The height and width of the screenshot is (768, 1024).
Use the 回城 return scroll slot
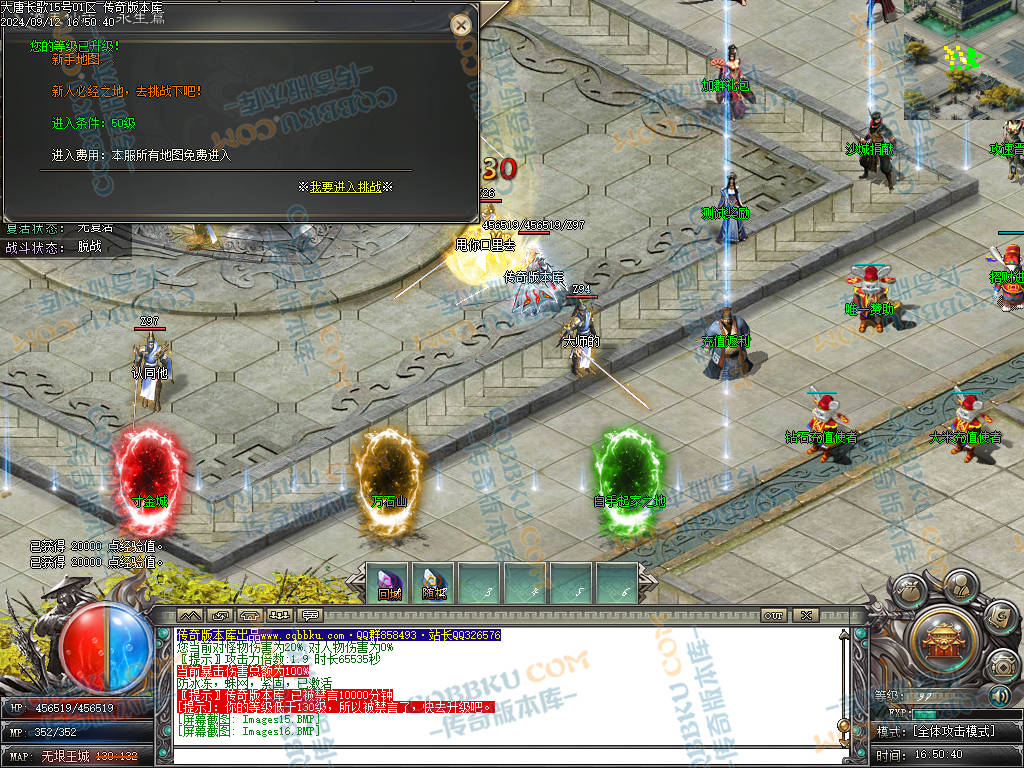(x=388, y=584)
